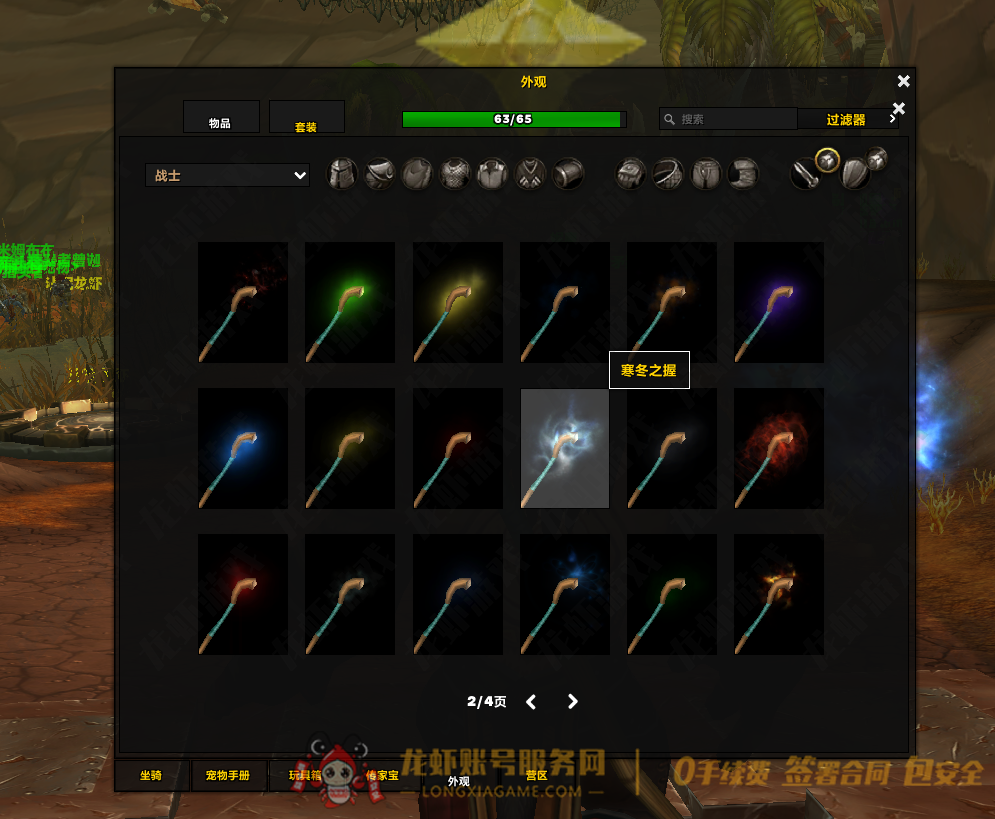Select the chest armor slot icon
The height and width of the screenshot is (819, 995).
point(455,174)
